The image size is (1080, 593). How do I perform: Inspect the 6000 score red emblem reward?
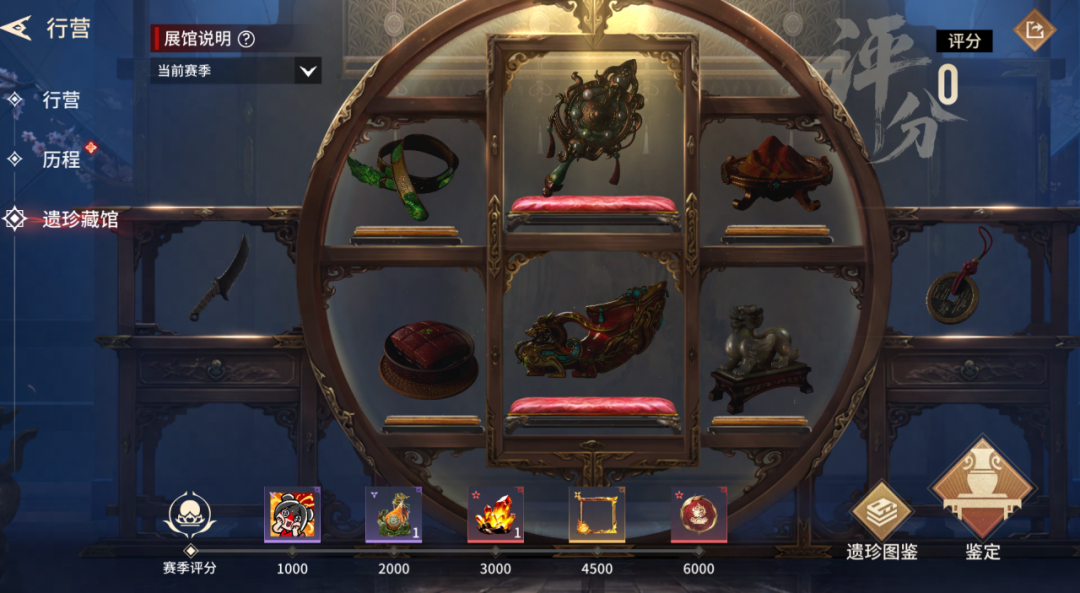coord(698,515)
